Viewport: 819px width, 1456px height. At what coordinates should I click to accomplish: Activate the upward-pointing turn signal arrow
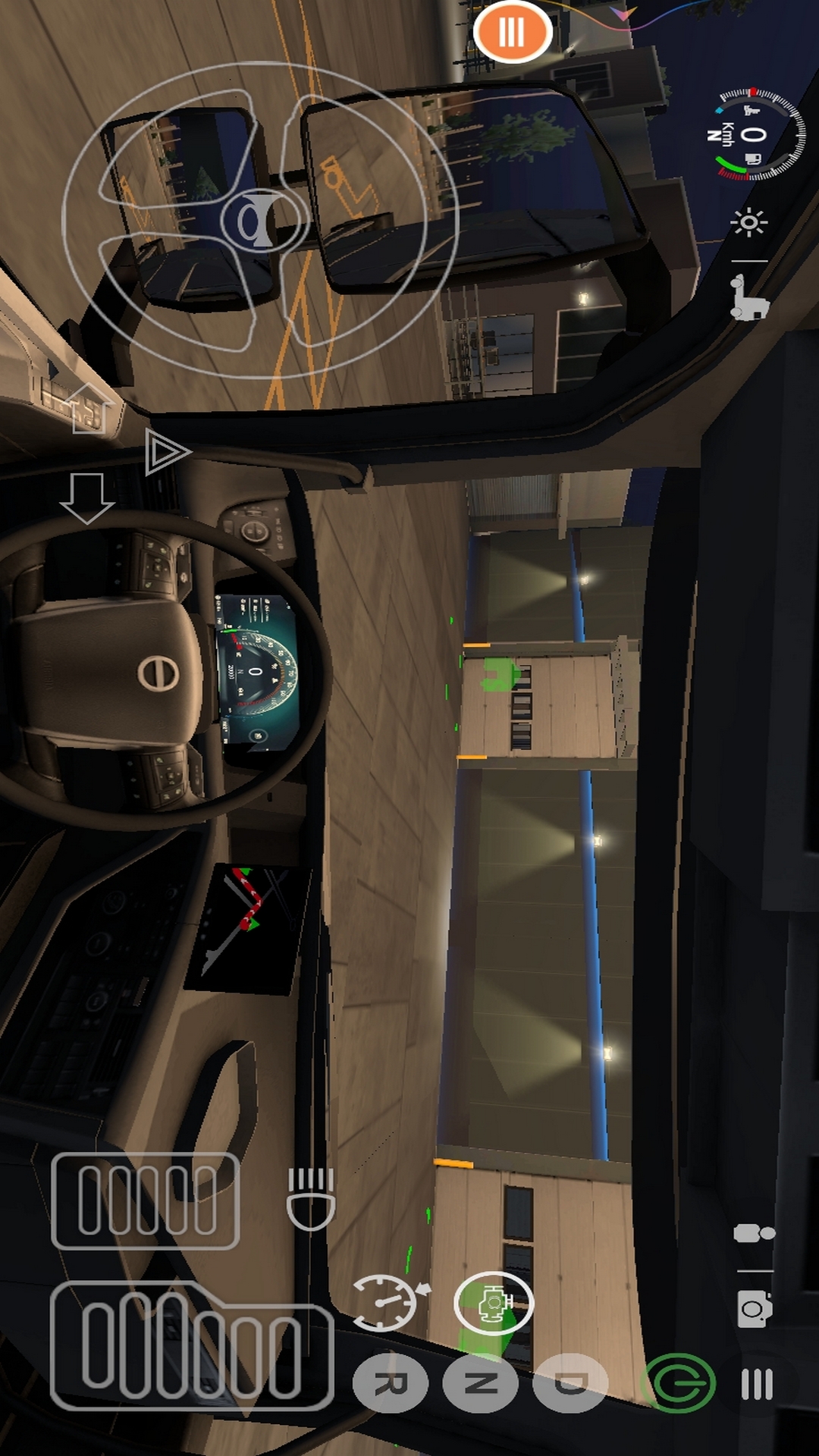pos(89,407)
